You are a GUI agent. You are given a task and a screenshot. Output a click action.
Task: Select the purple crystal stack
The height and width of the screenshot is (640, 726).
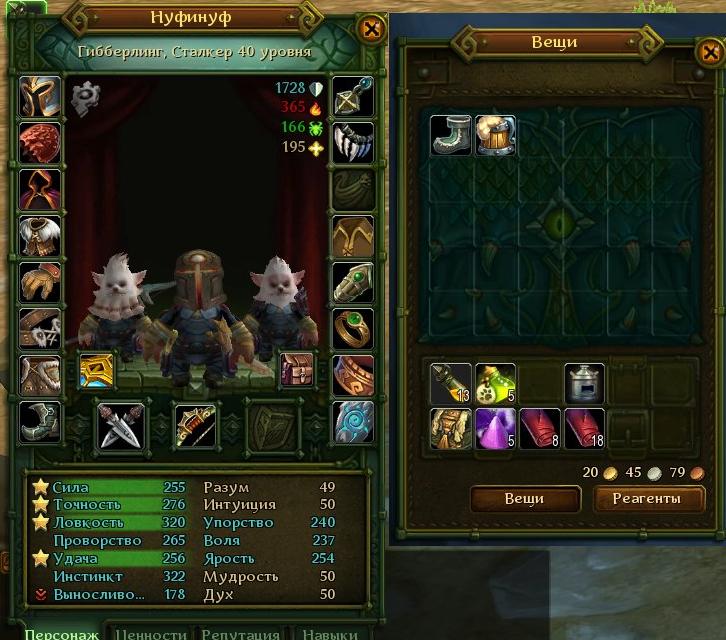[x=495, y=428]
